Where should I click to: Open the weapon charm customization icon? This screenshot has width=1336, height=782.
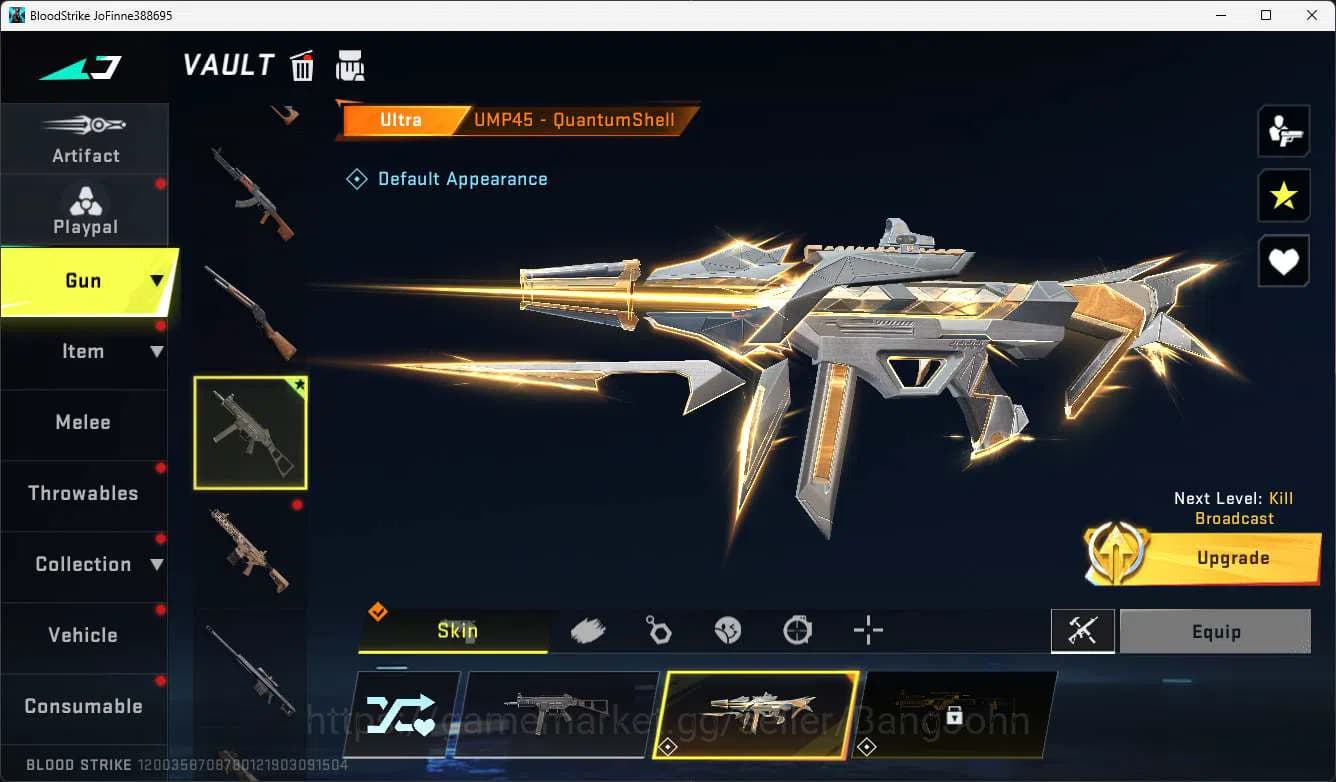click(x=657, y=628)
